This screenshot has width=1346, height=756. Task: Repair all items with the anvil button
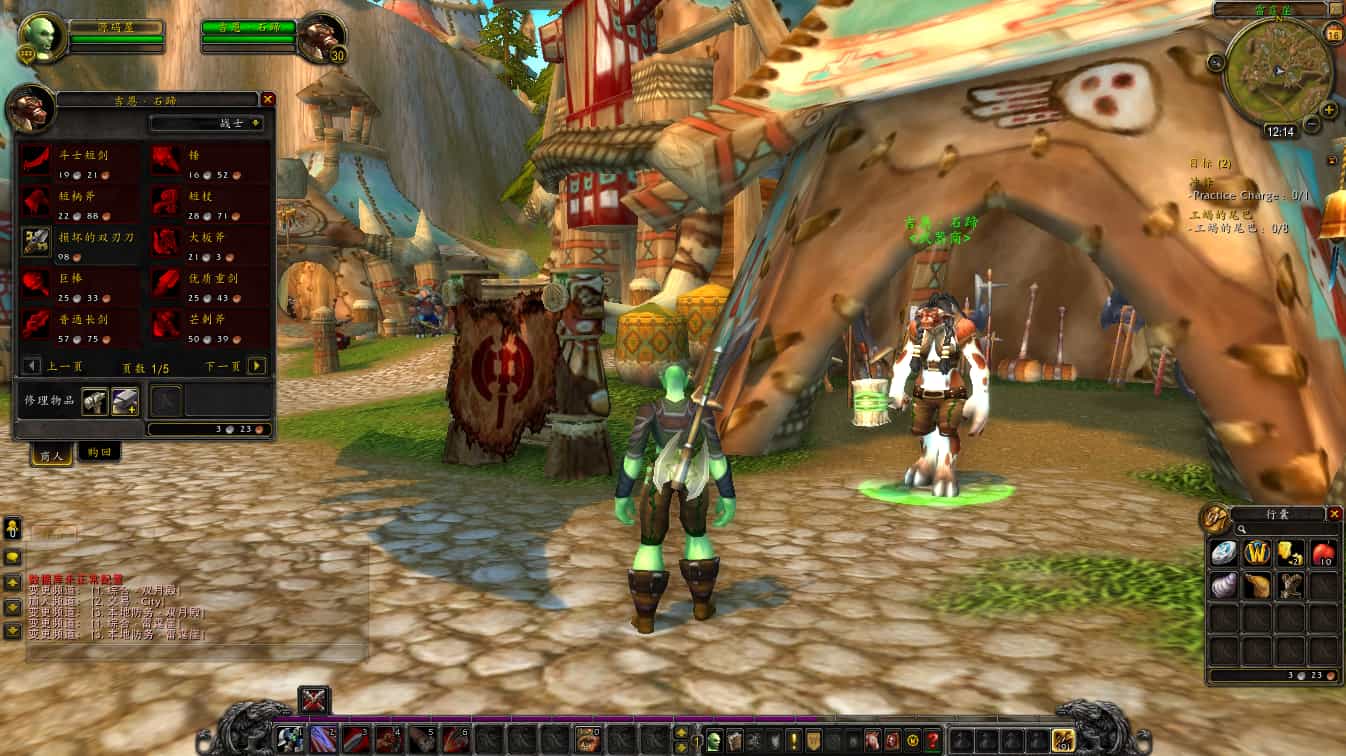pos(125,400)
